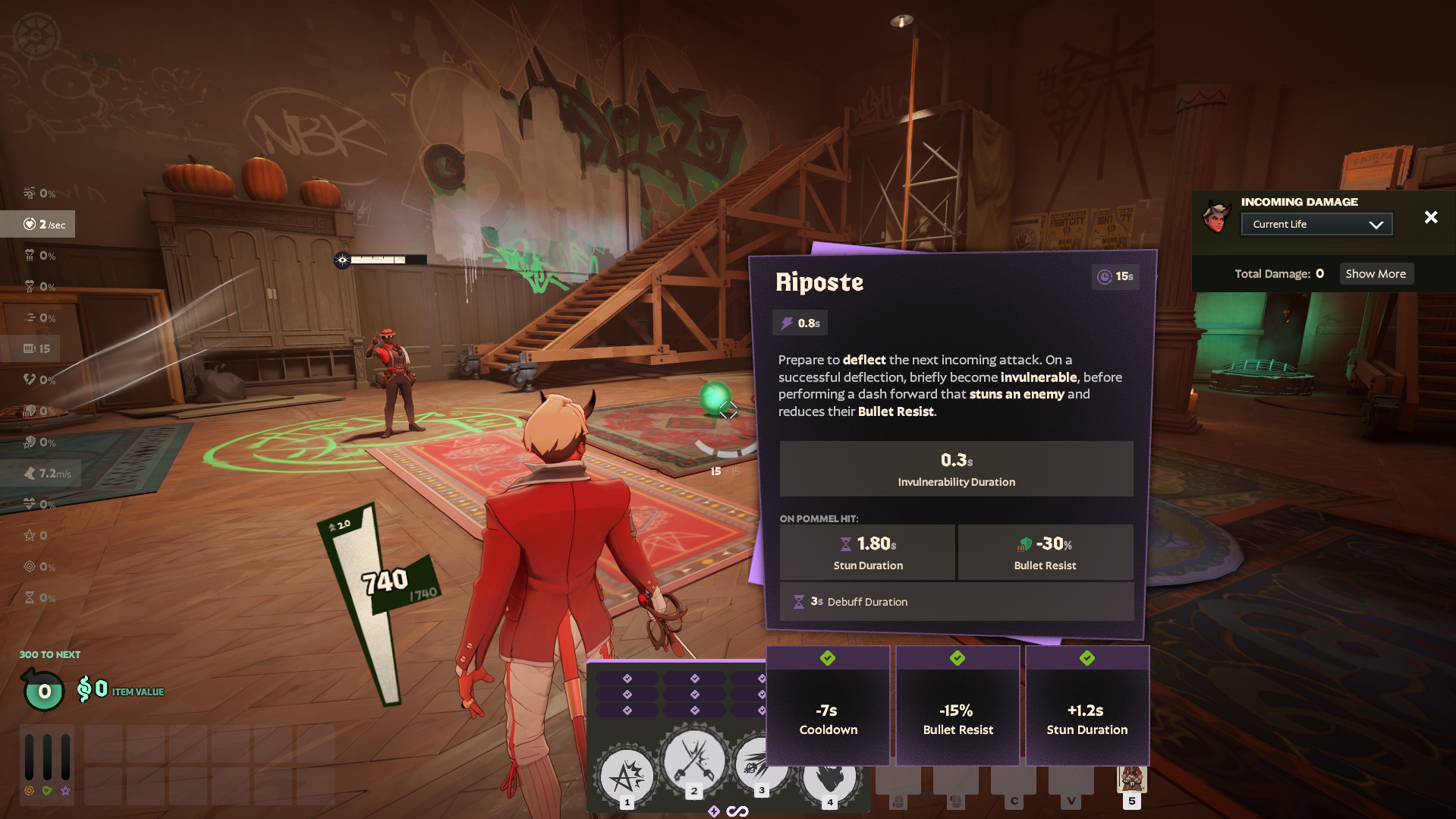Click the heart regen stat showing 2/sec
Viewport: 1456px width, 819px height.
tap(38, 224)
